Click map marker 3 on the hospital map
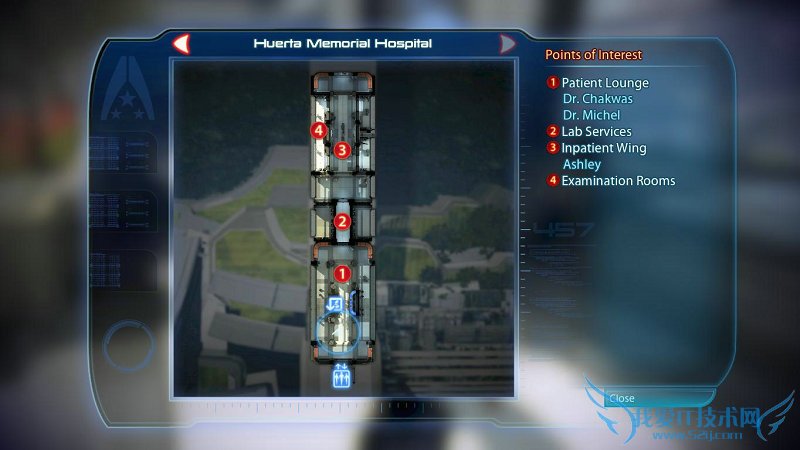This screenshot has height=450, width=800. click(342, 150)
